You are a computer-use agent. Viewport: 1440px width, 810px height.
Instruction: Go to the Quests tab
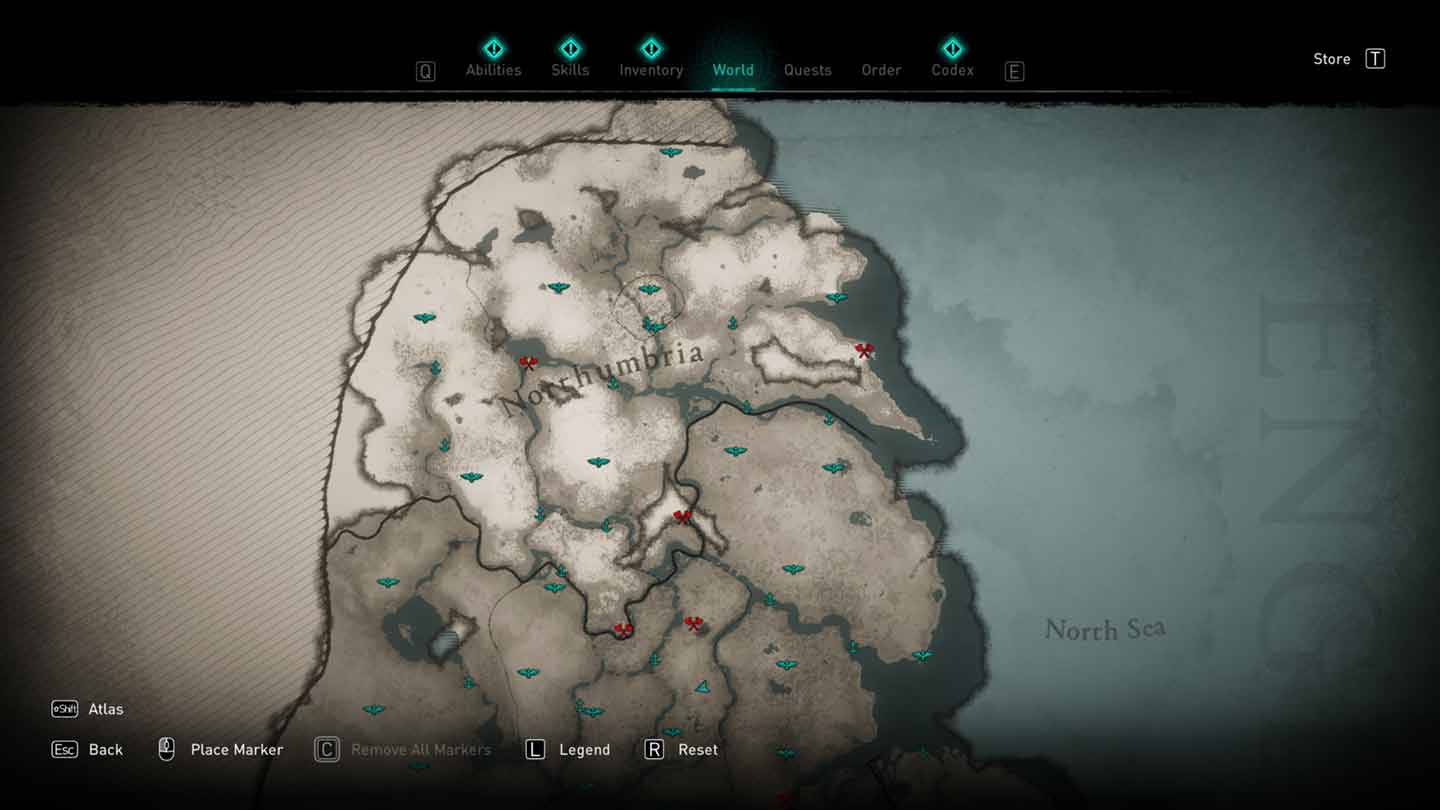tap(807, 70)
